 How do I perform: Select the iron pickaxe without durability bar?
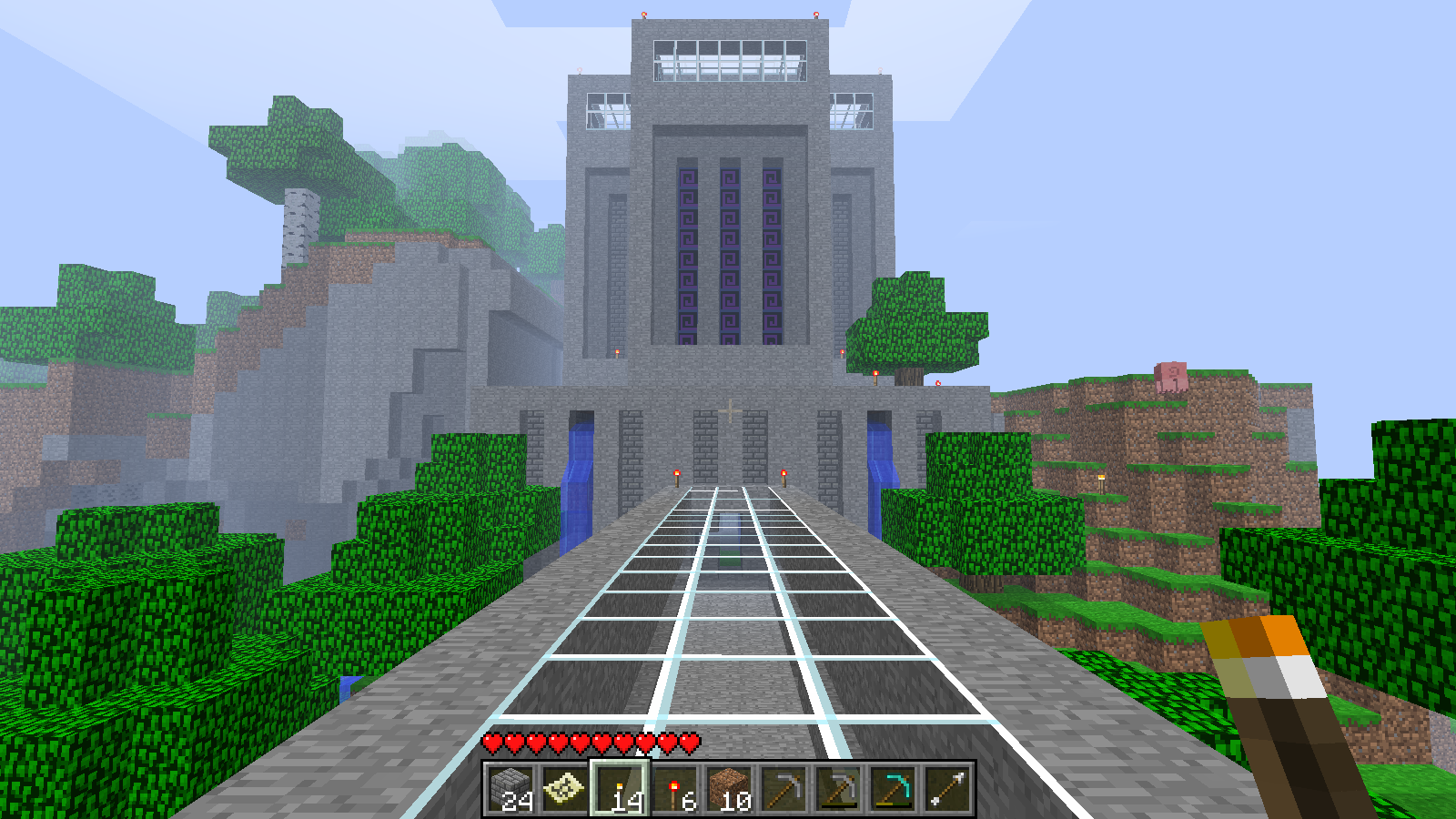pos(783,788)
